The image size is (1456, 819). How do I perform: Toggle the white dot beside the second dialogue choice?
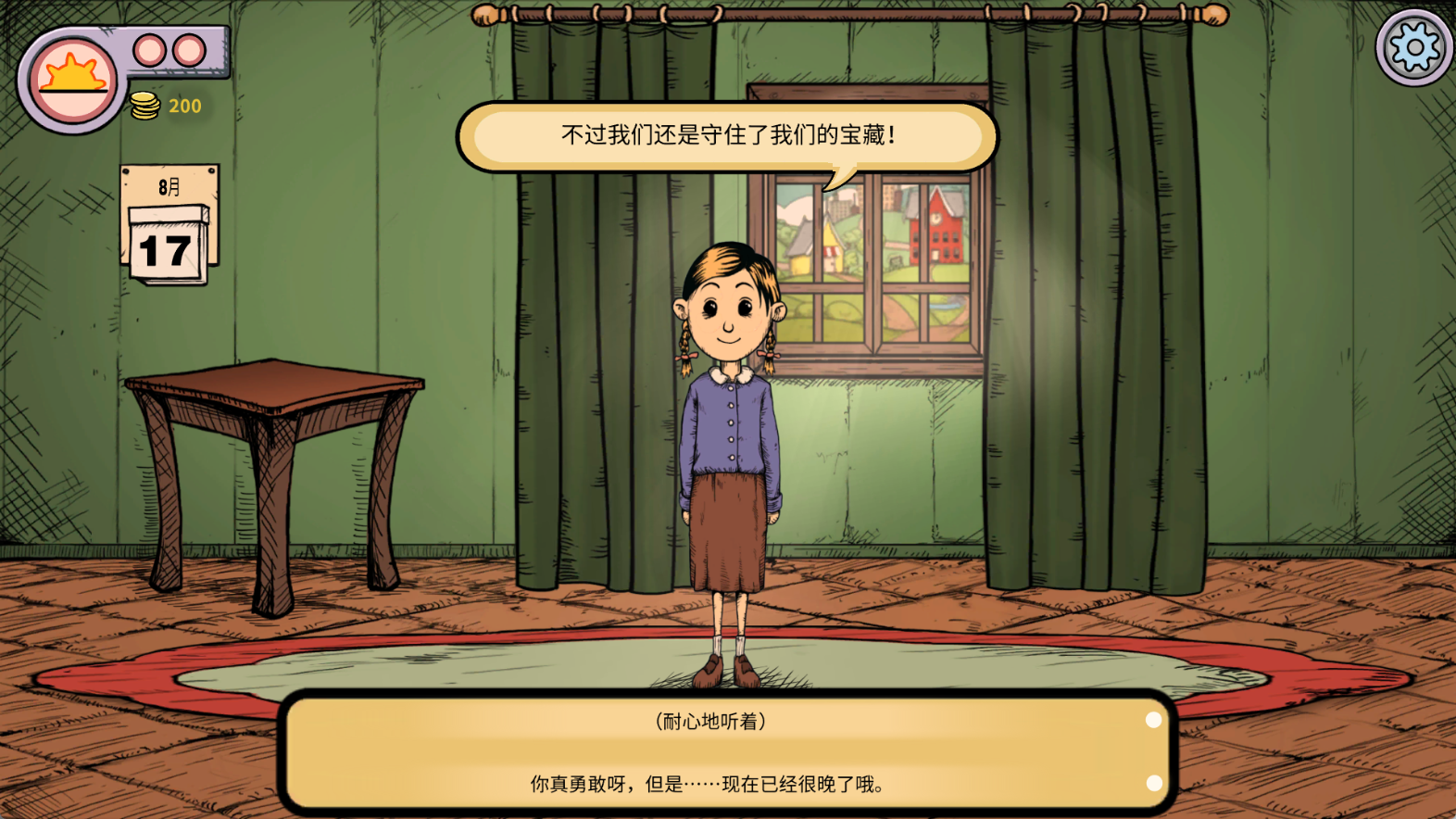1152,784
